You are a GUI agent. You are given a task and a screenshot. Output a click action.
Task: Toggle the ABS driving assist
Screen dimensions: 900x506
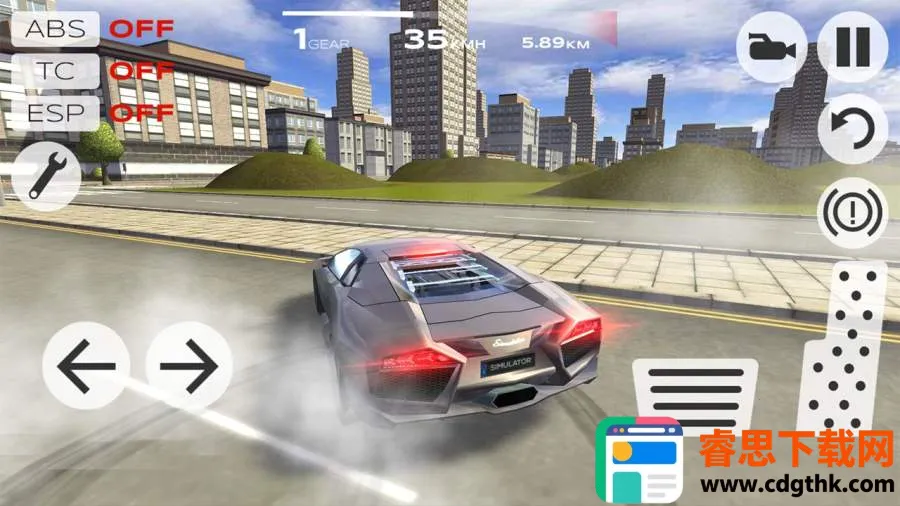point(56,28)
